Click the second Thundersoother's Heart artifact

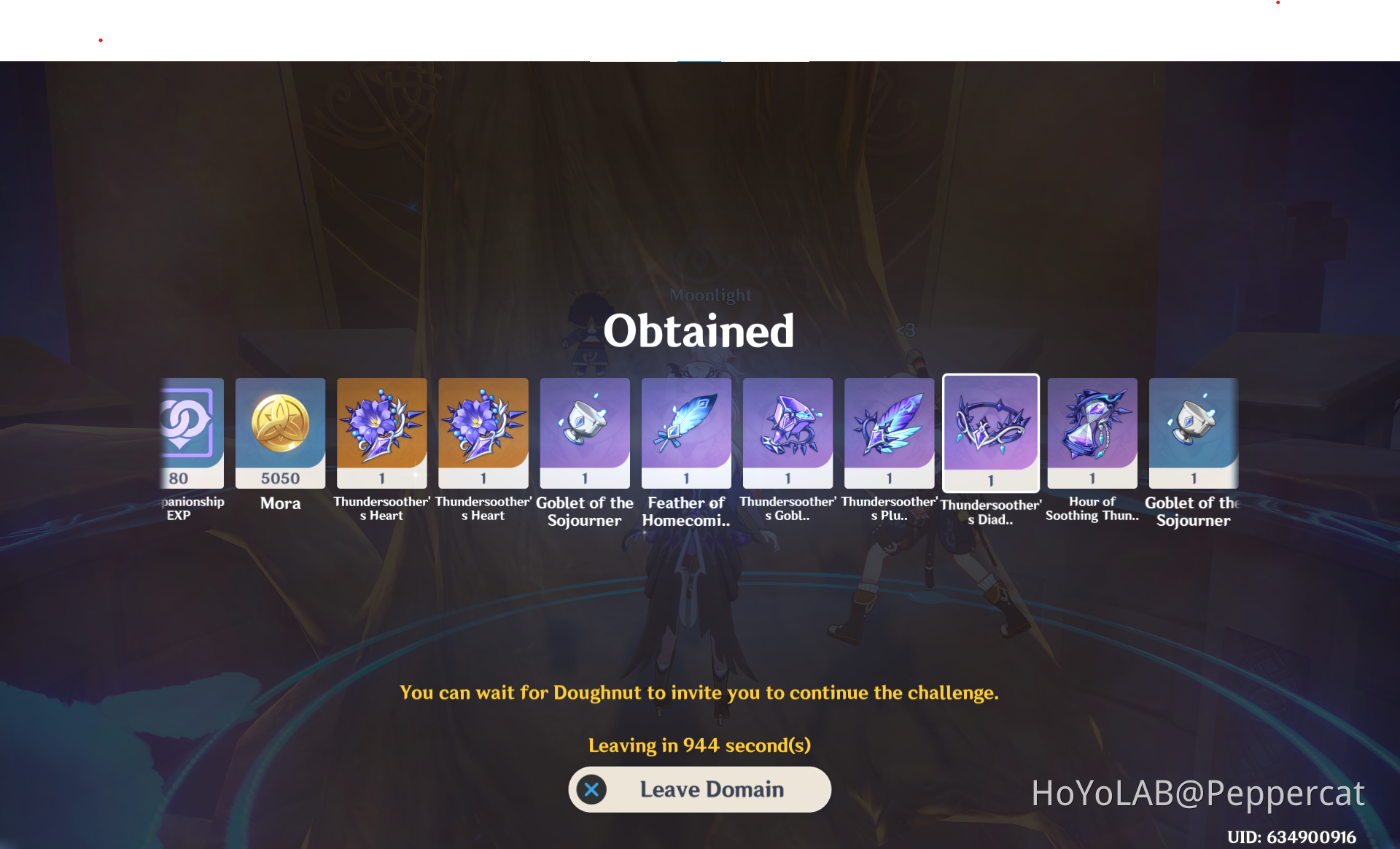[483, 433]
